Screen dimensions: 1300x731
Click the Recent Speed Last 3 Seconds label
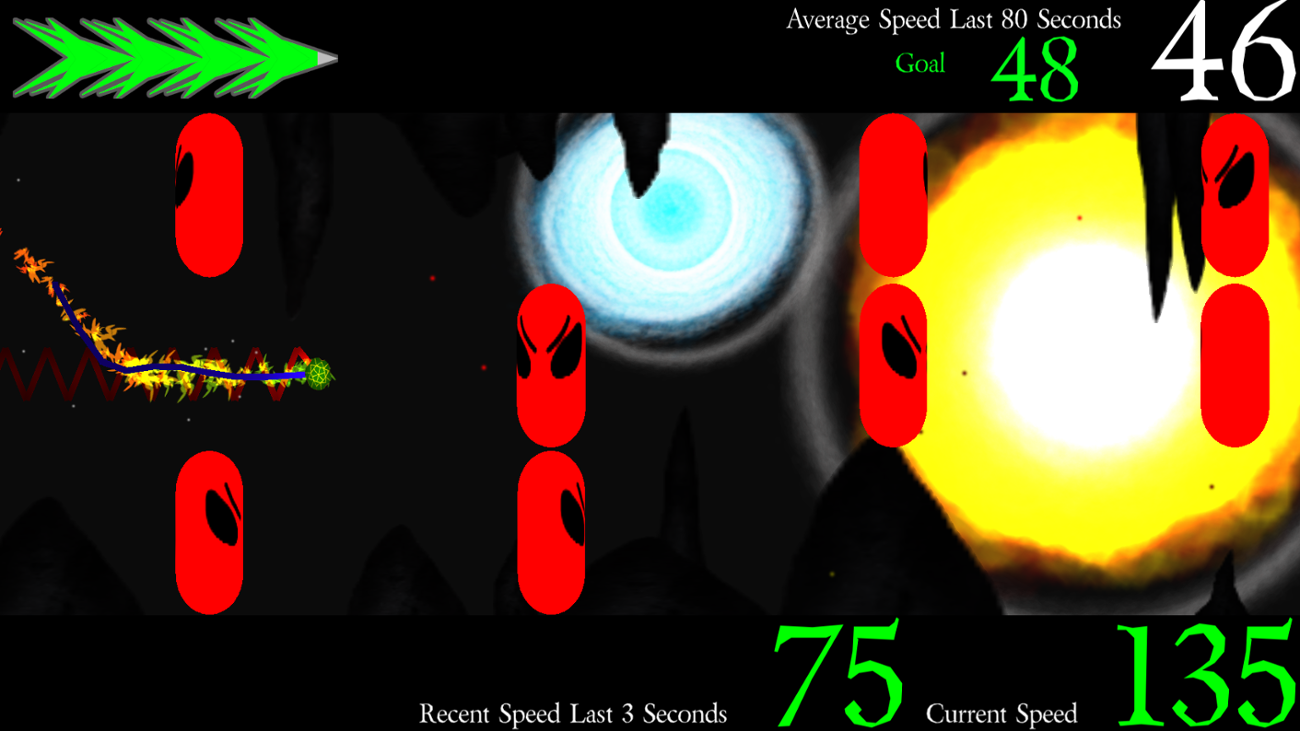[574, 714]
